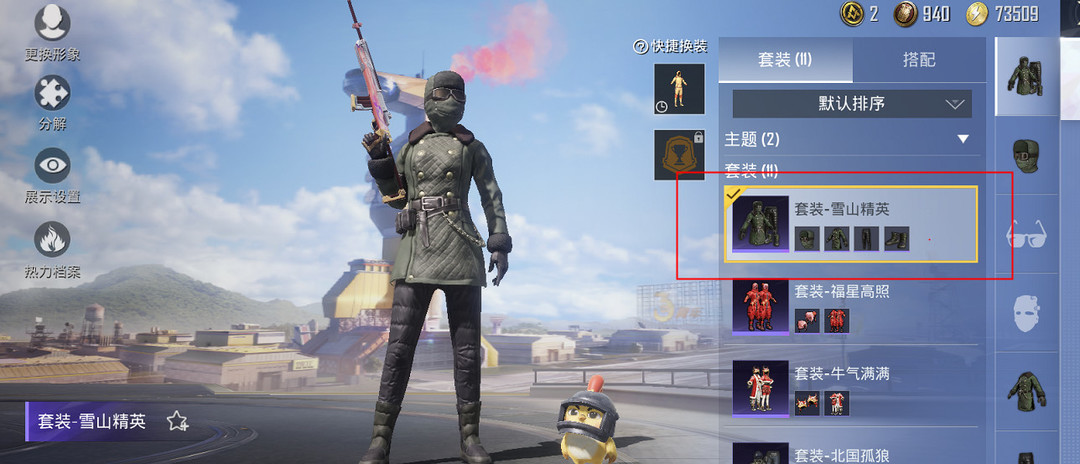1080x464 pixels.
Task: Collapse the 主题 themes section
Action: pos(963,139)
